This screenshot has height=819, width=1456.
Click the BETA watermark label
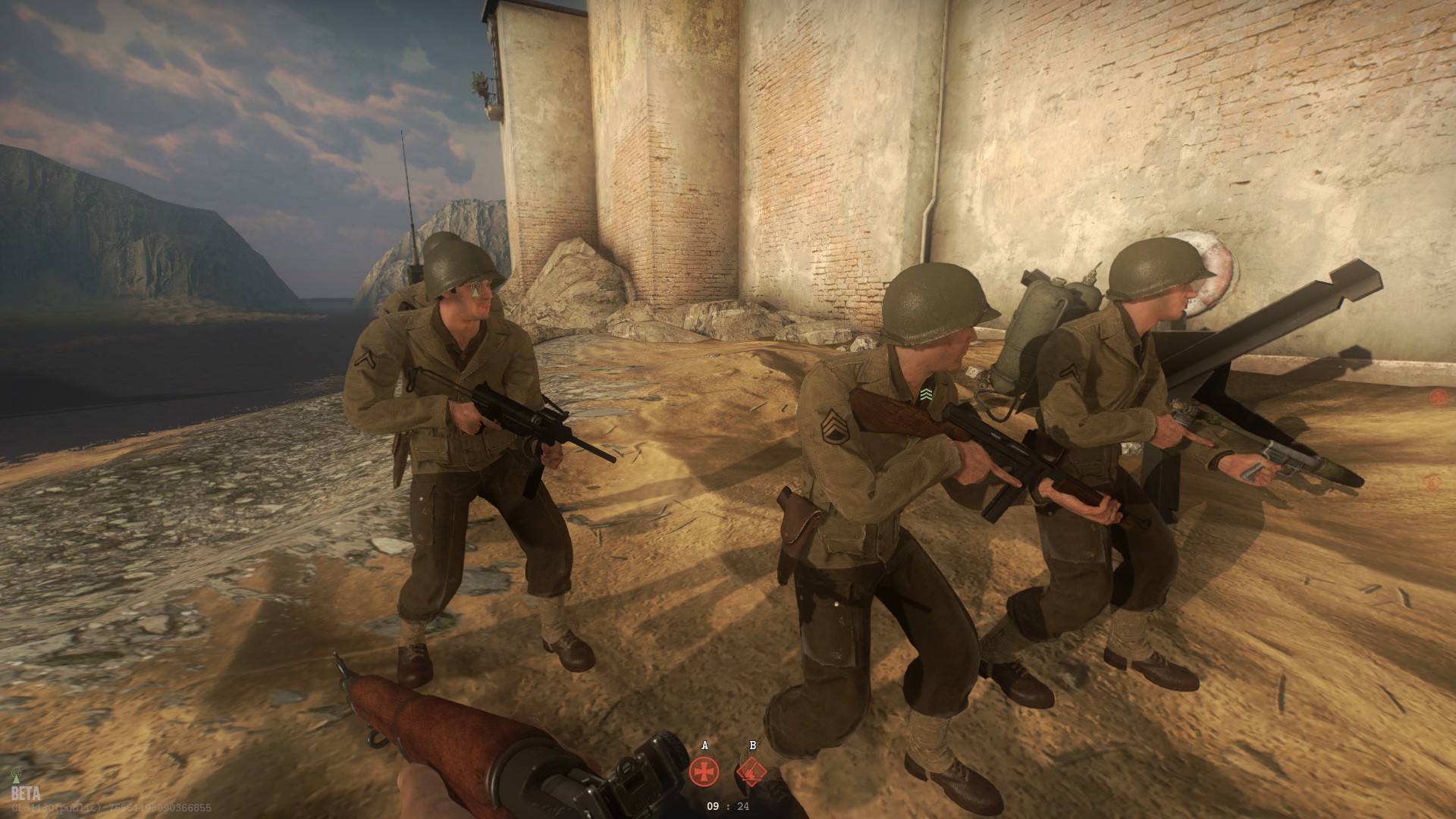coord(27,793)
